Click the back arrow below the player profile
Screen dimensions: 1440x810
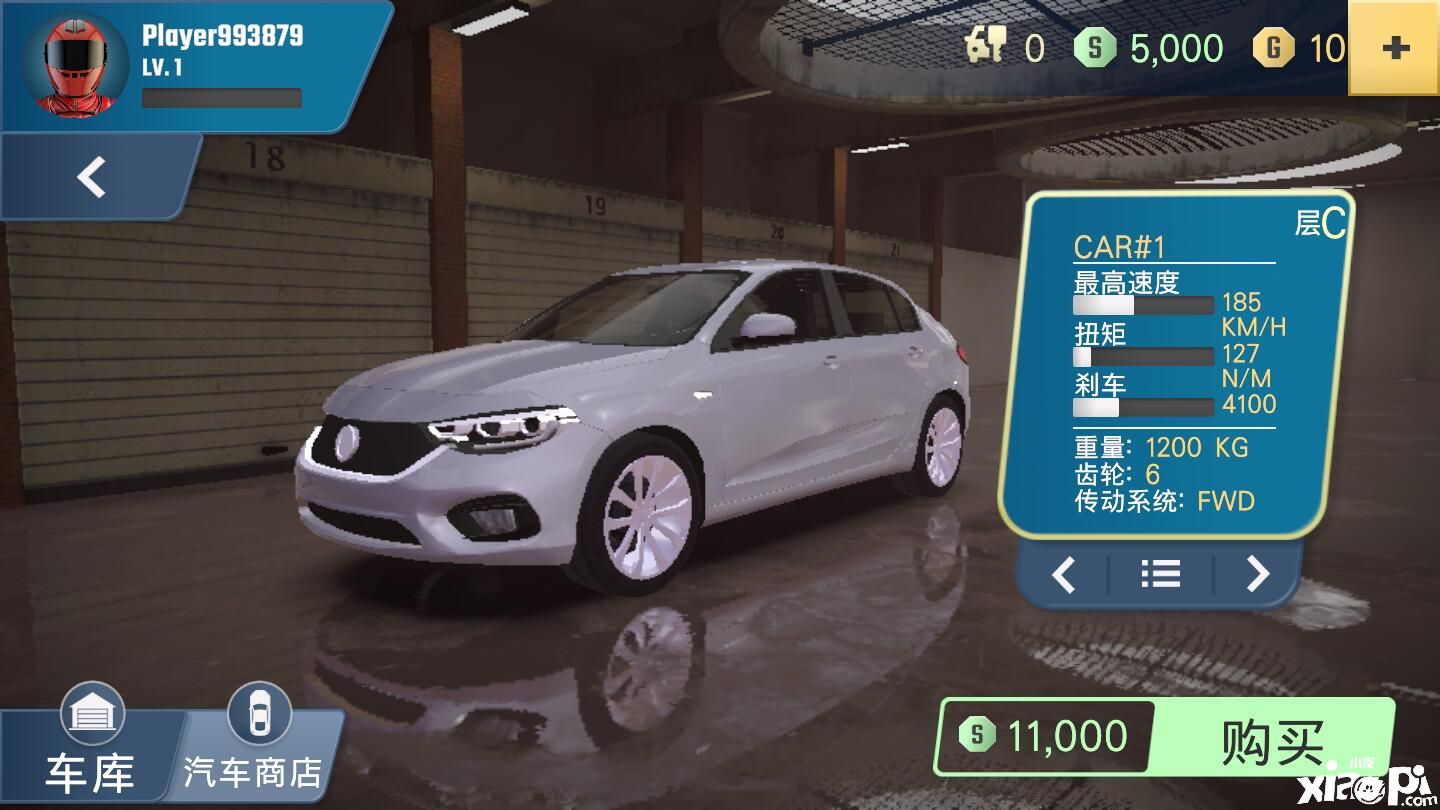[92, 178]
